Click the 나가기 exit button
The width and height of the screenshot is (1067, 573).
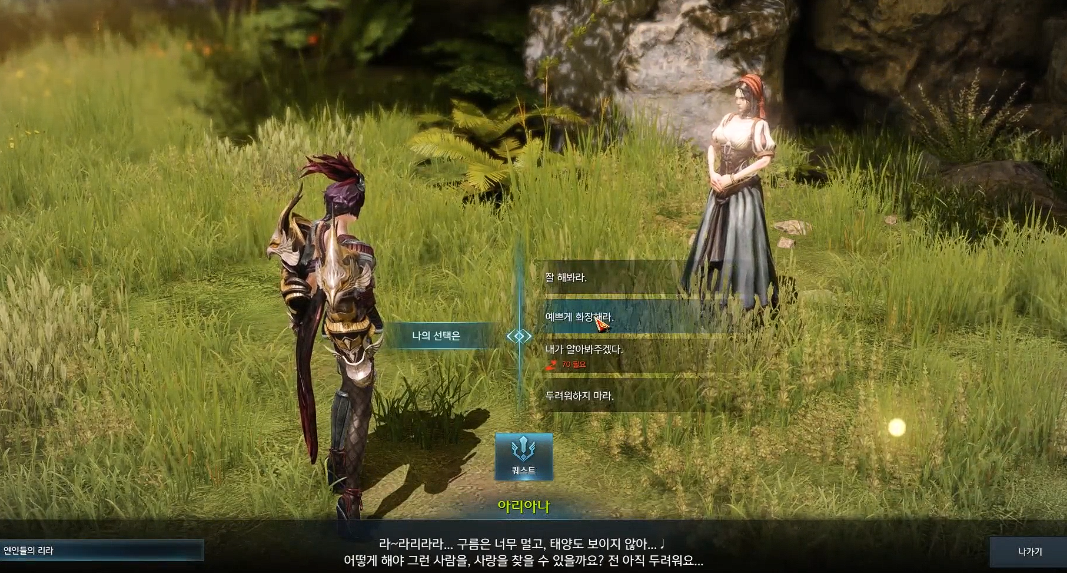click(1027, 551)
